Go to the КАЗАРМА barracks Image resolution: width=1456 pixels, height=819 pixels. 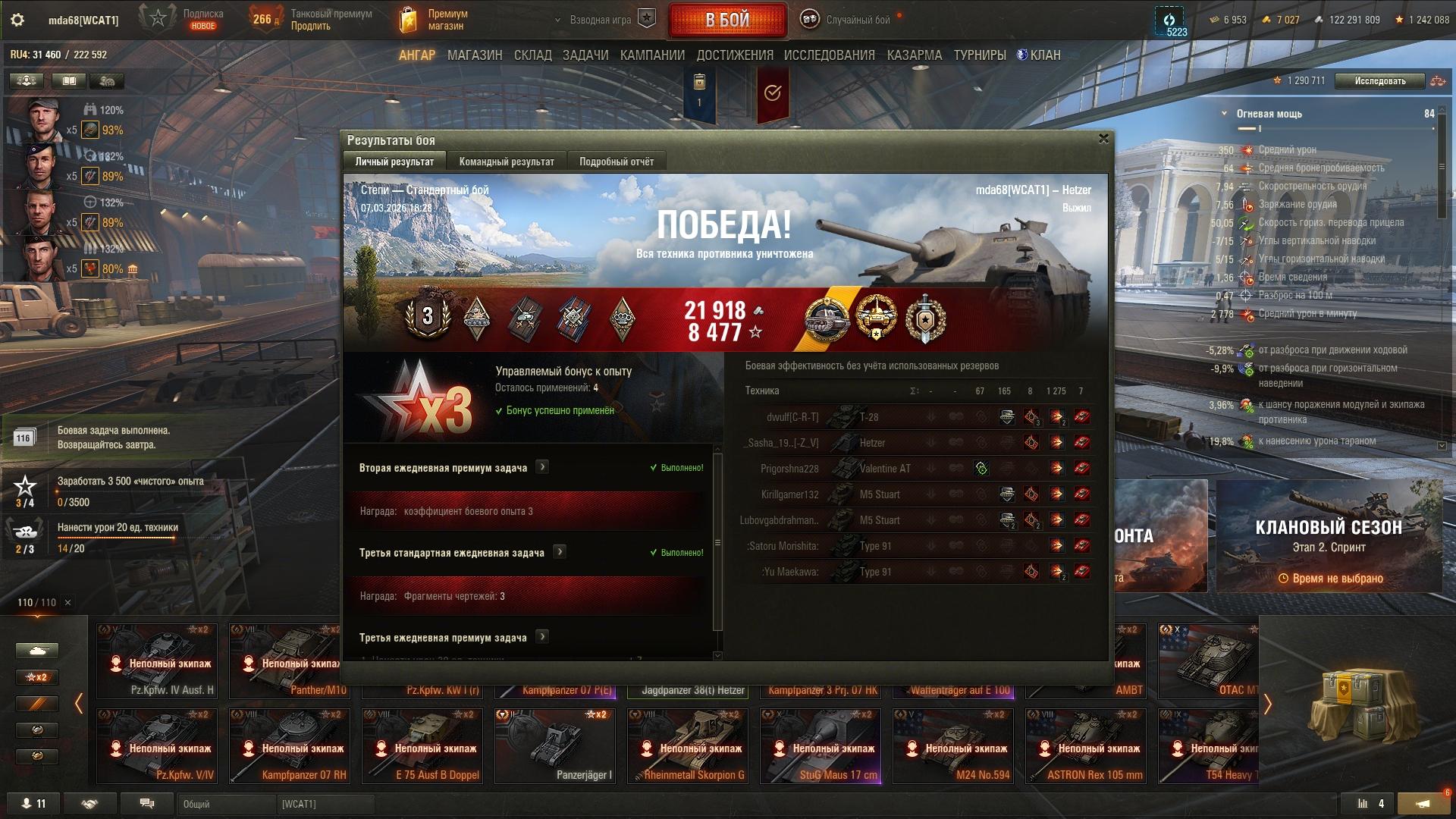pyautogui.click(x=915, y=55)
